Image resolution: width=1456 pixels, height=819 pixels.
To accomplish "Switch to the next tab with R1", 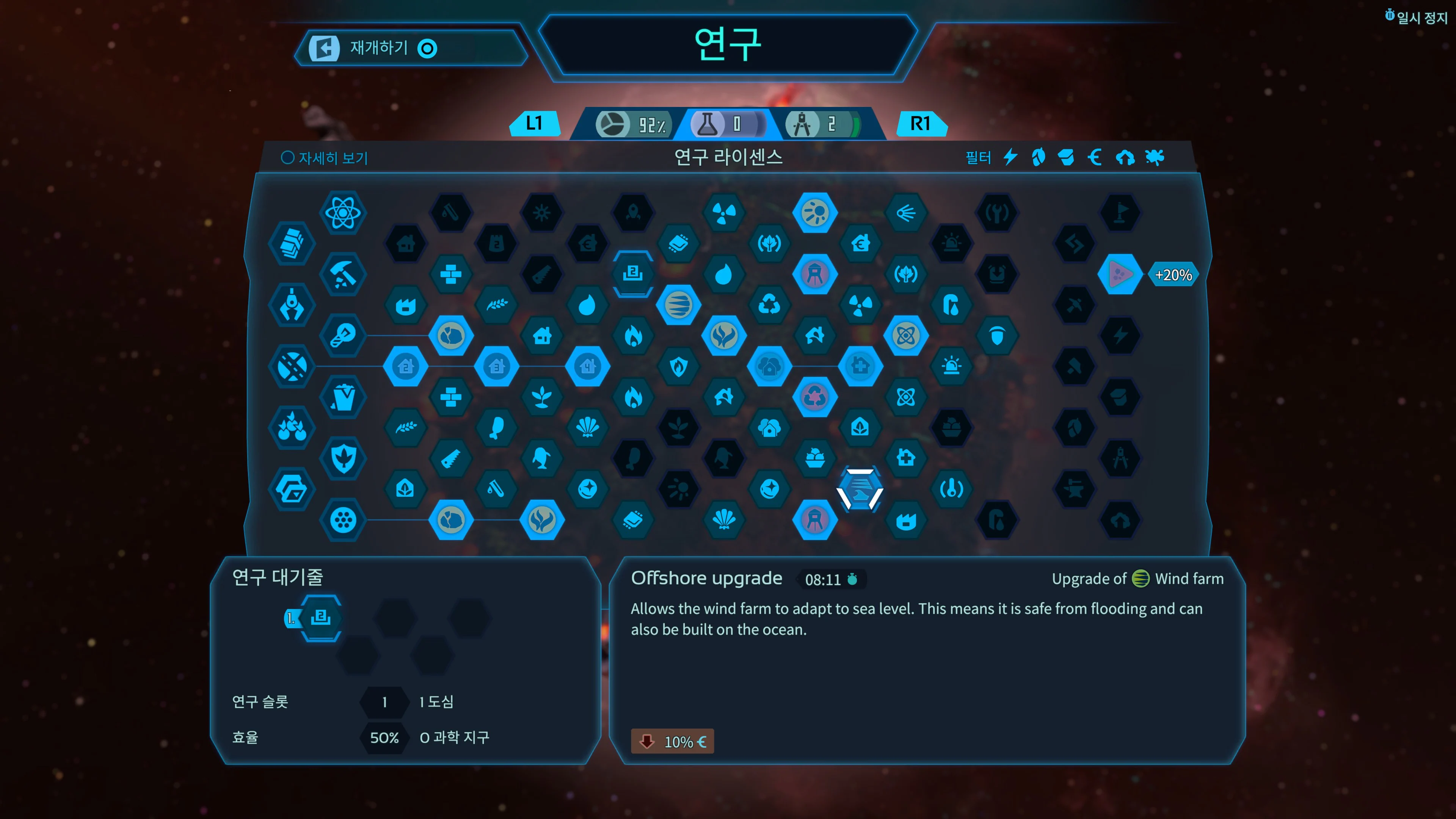I will [921, 123].
